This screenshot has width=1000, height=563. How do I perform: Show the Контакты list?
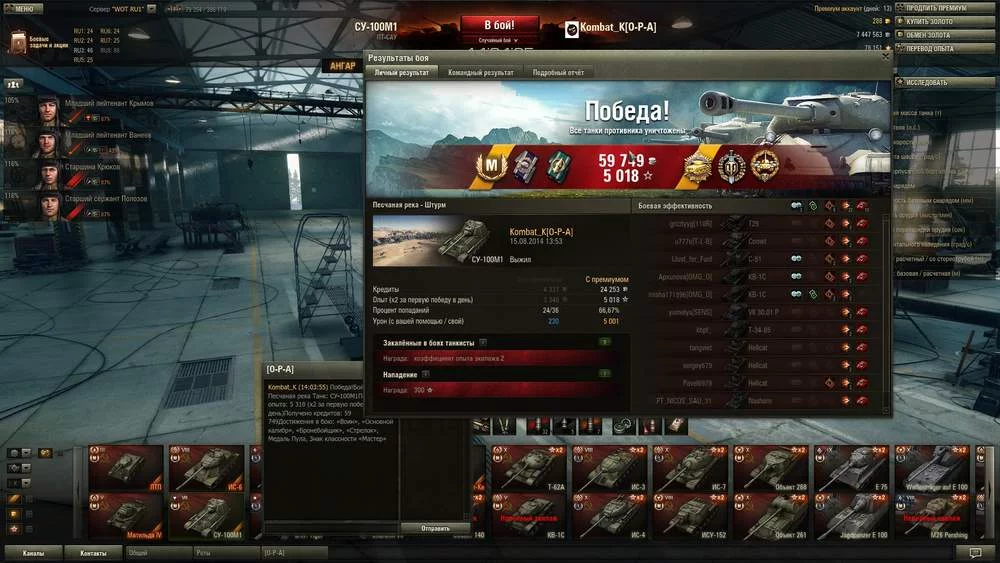coord(94,552)
